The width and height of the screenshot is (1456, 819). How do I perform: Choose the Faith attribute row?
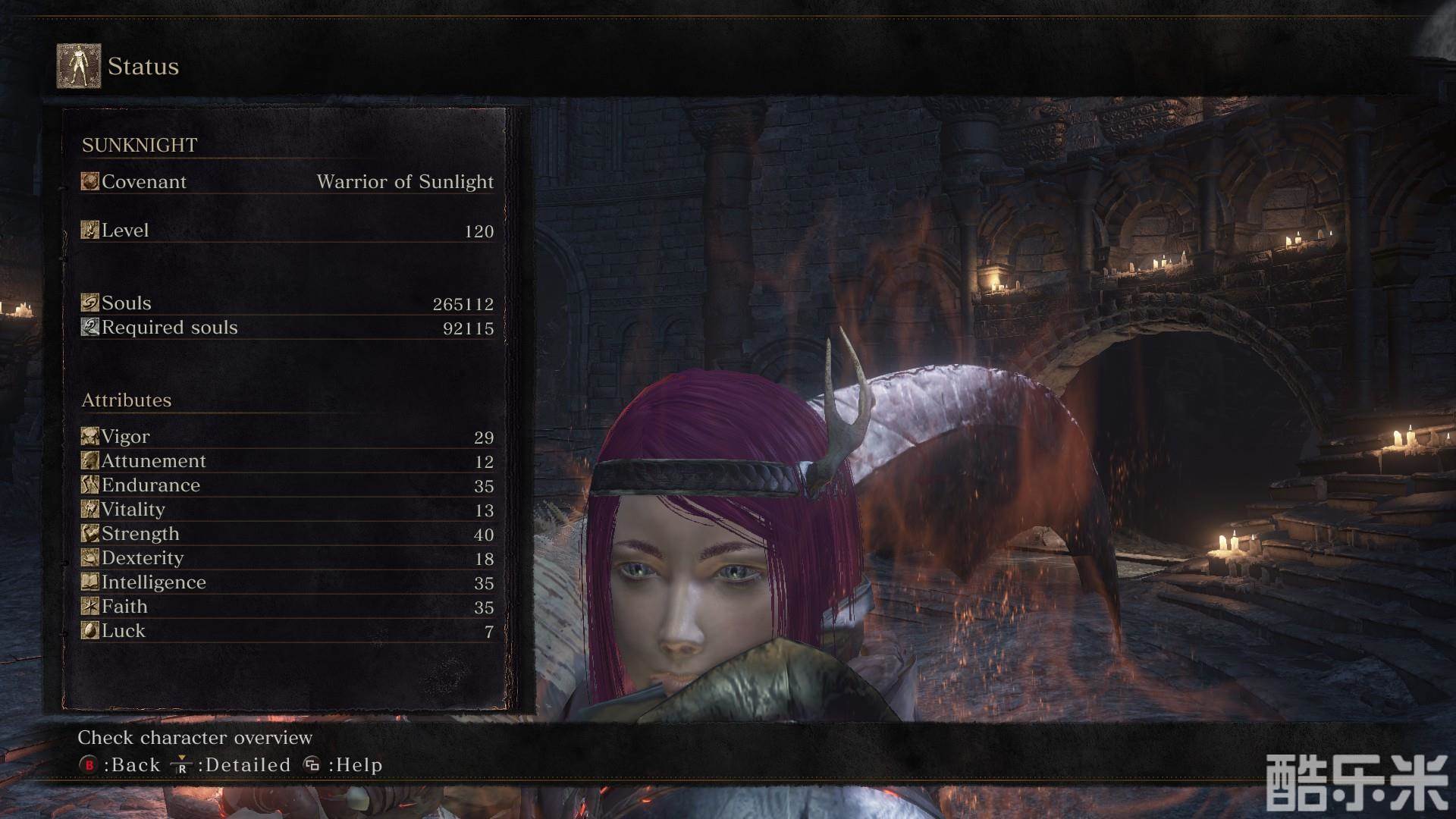tap(287, 607)
